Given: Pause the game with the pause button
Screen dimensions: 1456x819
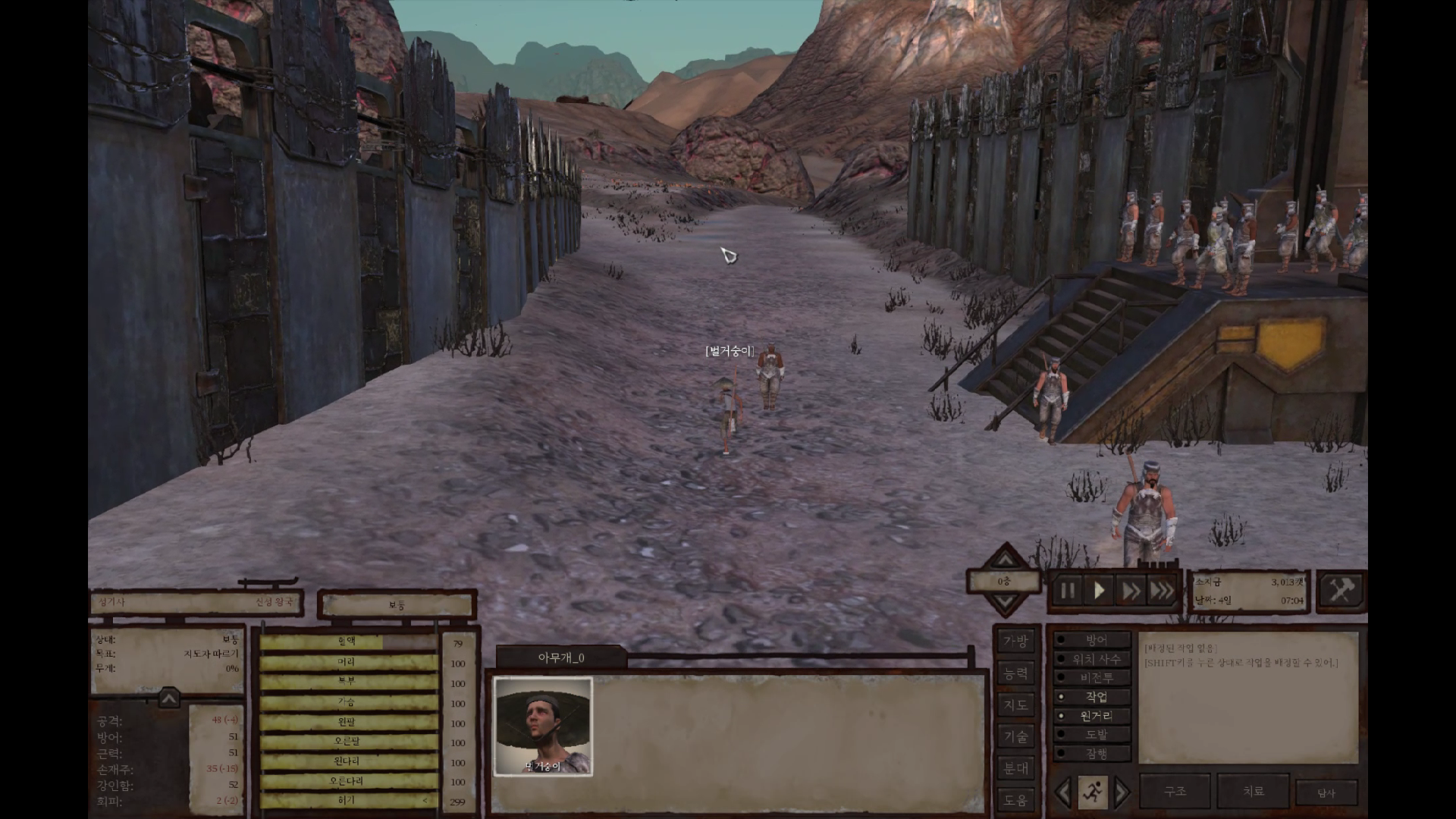Looking at the screenshot, I should 1068,591.
